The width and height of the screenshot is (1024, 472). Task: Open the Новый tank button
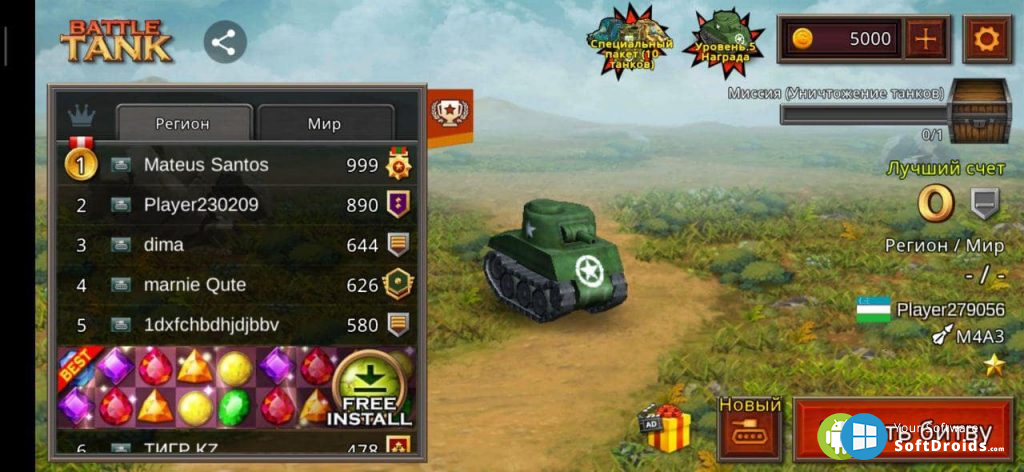[749, 428]
